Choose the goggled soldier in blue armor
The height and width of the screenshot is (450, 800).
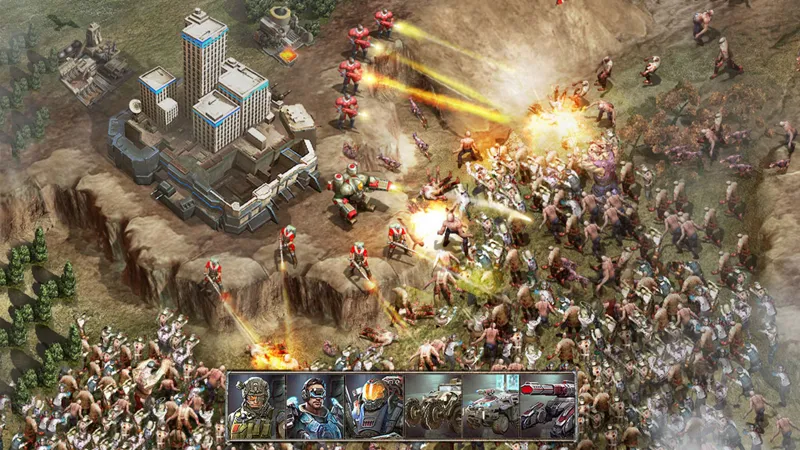[314, 406]
